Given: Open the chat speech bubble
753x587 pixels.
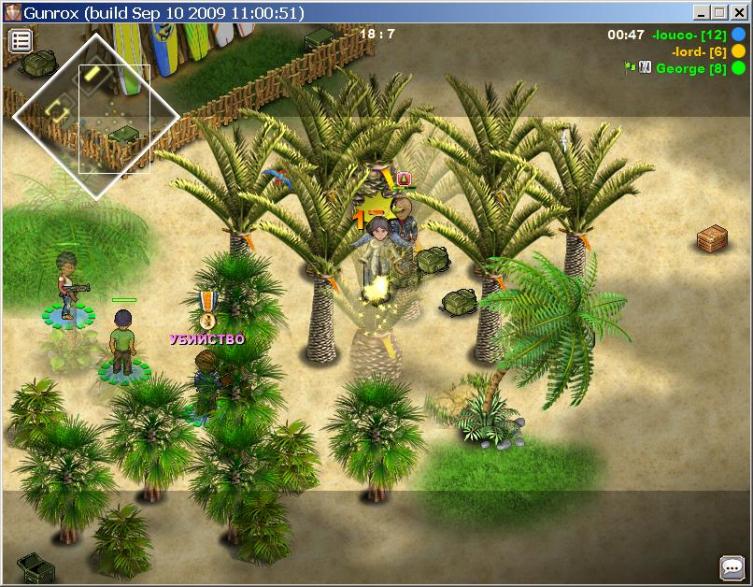Looking at the screenshot, I should tap(731, 567).
